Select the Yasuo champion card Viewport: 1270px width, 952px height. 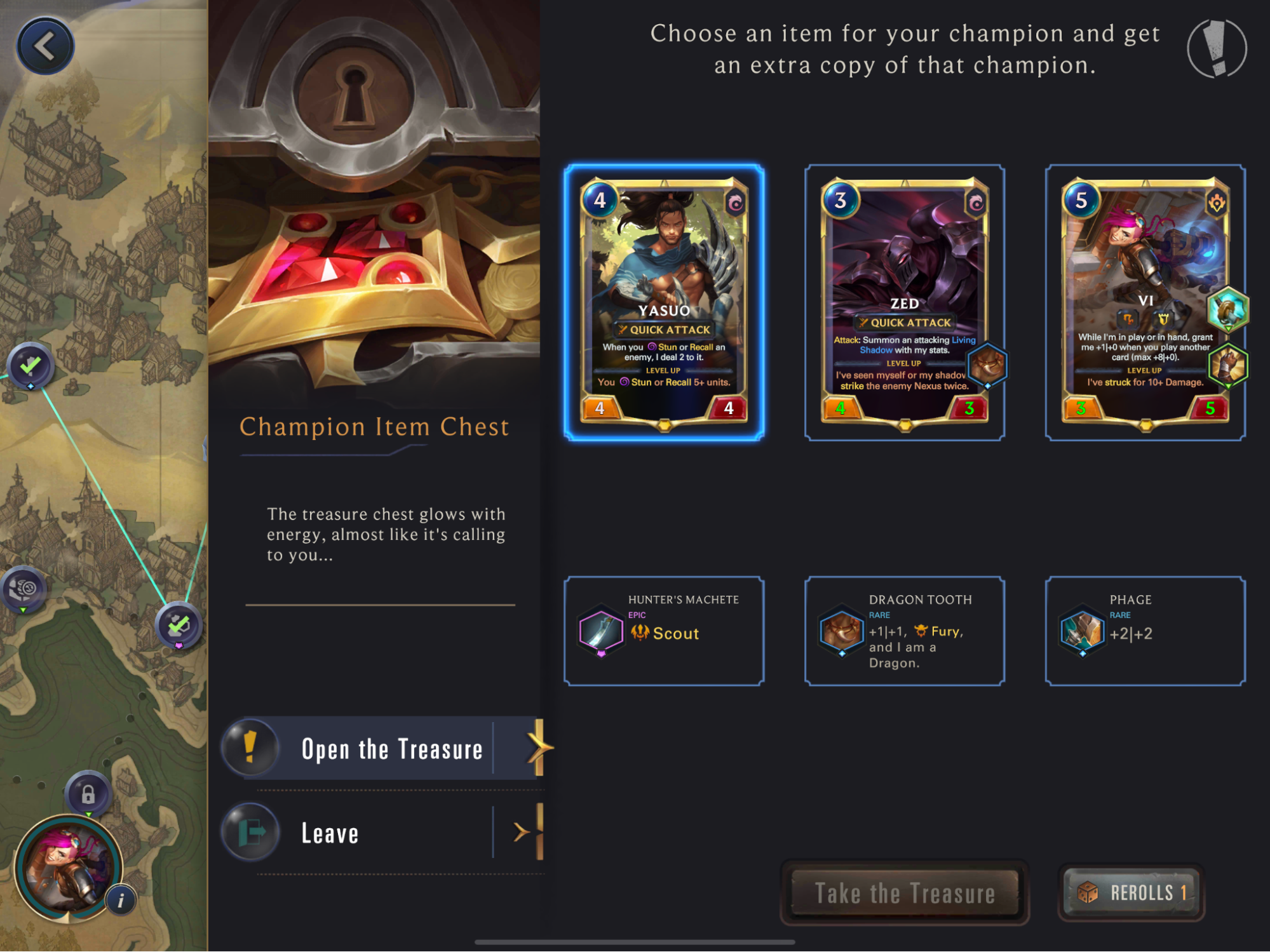(664, 302)
